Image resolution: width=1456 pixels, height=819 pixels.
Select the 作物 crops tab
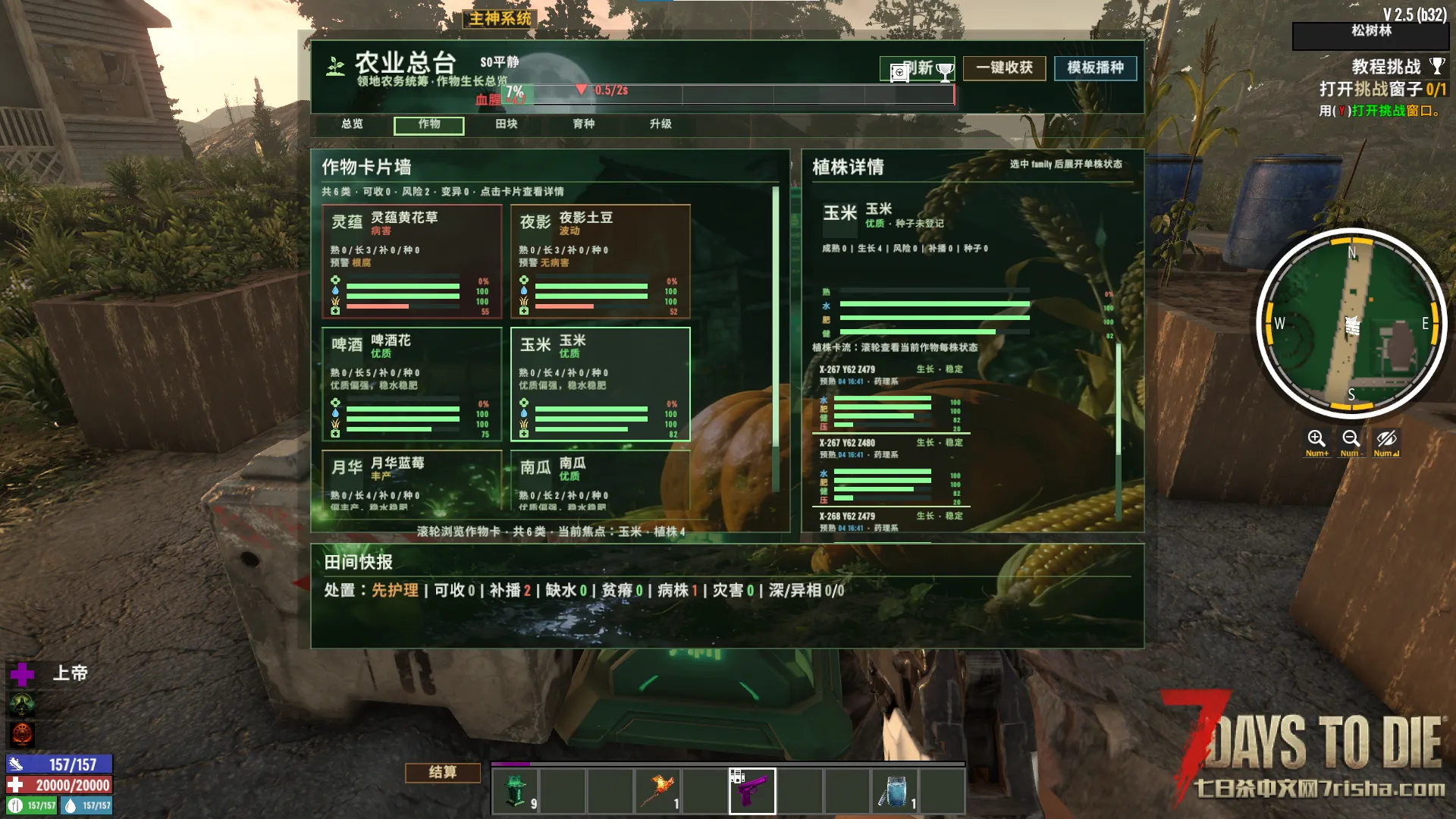[x=429, y=124]
